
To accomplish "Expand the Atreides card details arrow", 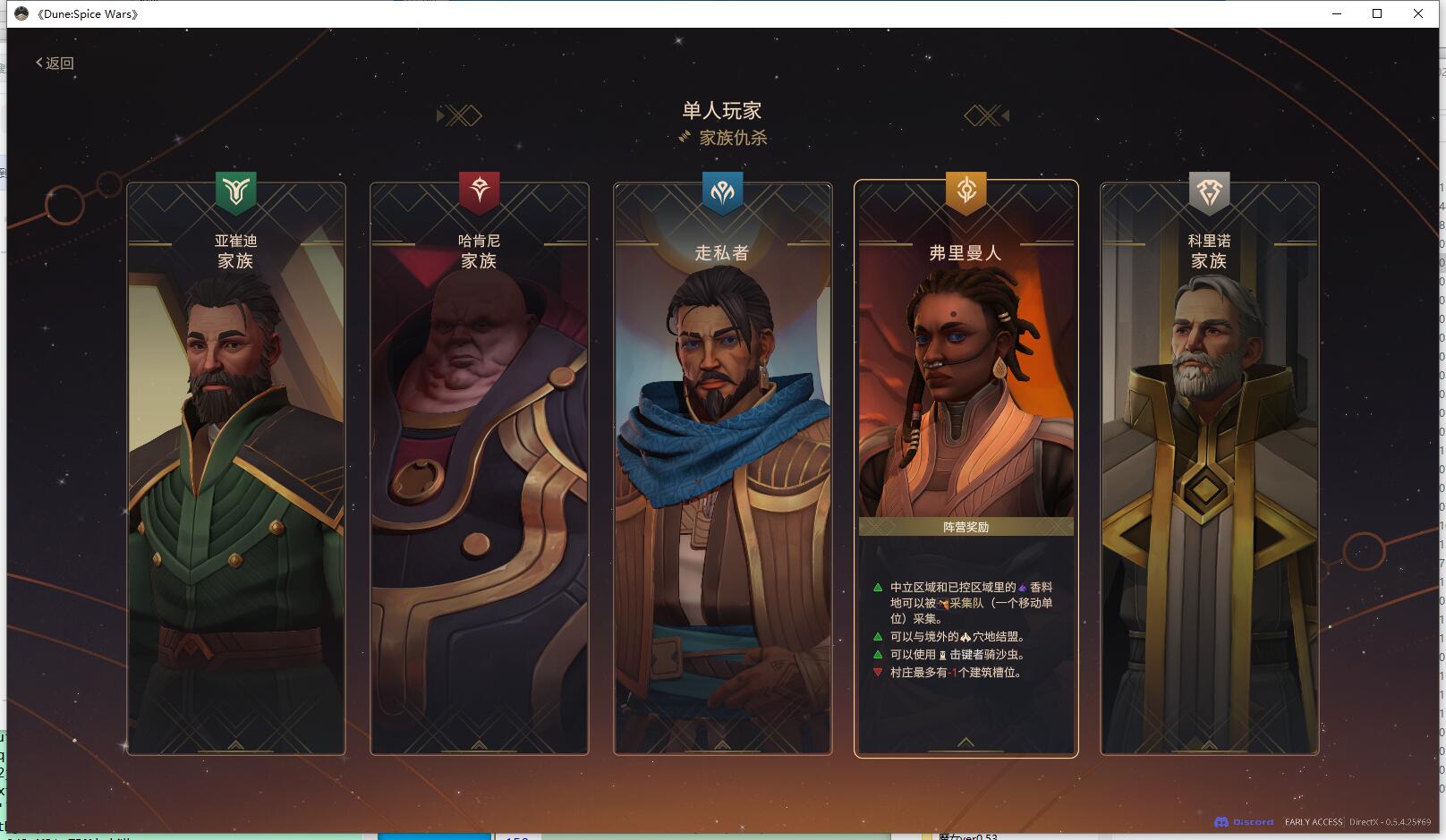I will click(236, 744).
